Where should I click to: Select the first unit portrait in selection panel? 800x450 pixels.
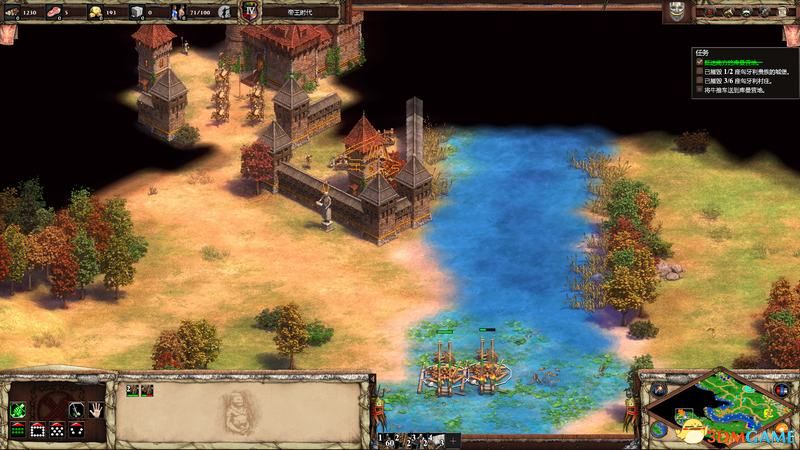click(131, 390)
